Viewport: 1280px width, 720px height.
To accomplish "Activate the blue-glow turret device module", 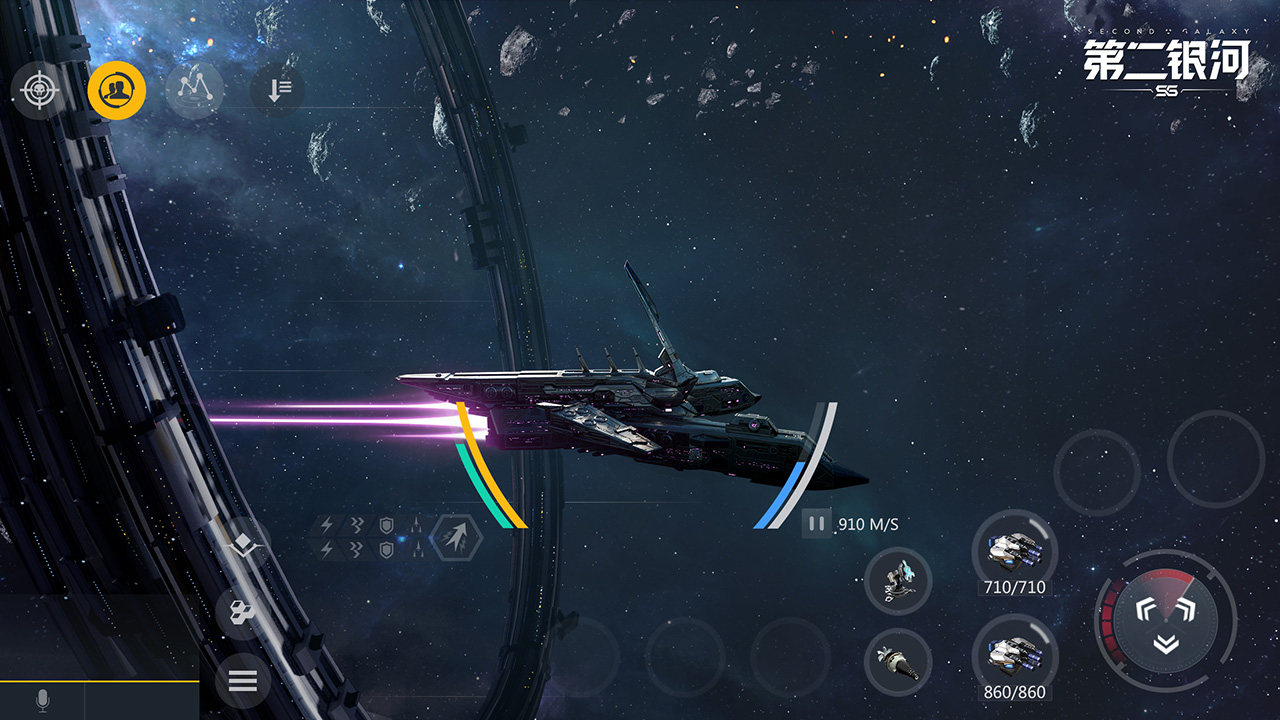I will [898, 581].
